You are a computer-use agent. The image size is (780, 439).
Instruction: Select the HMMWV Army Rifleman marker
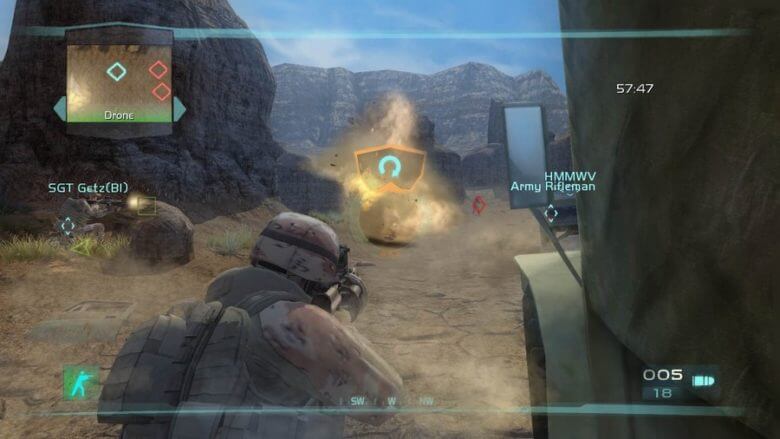coord(551,212)
